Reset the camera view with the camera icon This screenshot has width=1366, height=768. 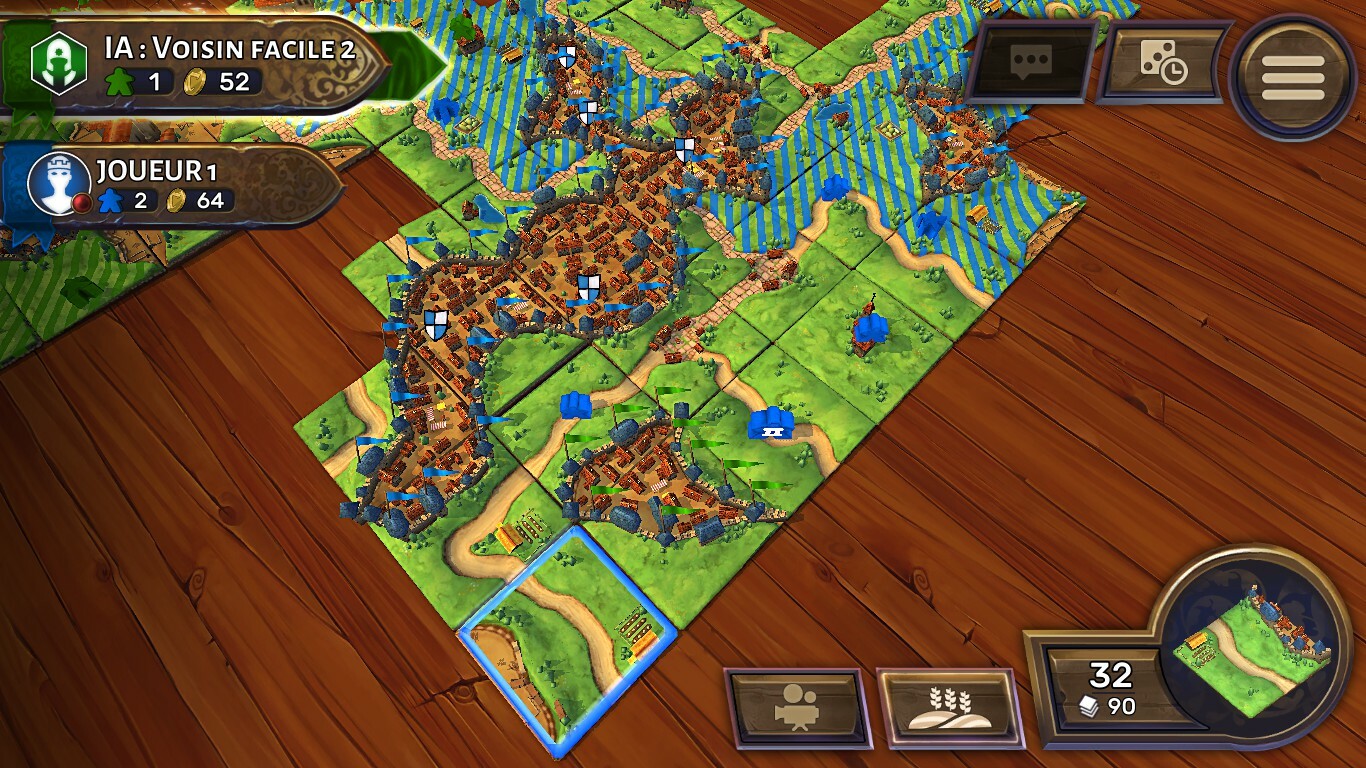coord(800,707)
